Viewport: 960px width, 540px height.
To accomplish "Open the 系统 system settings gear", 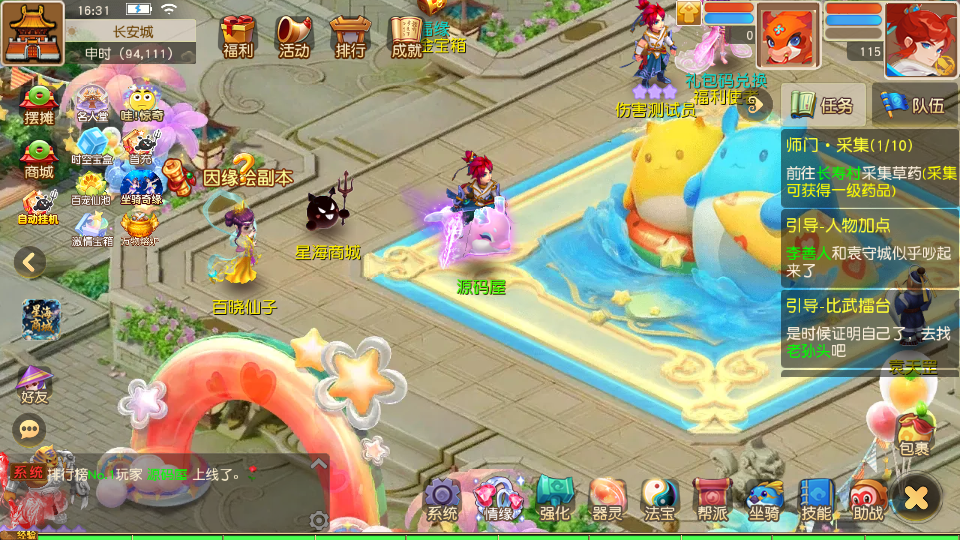I will [442, 498].
